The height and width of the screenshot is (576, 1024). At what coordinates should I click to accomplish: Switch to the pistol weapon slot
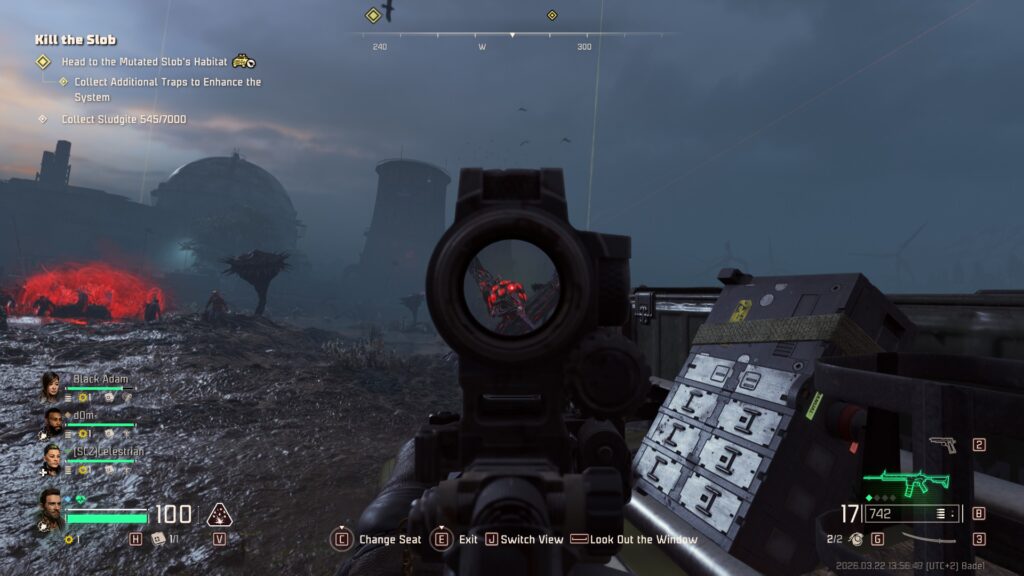coord(942,444)
